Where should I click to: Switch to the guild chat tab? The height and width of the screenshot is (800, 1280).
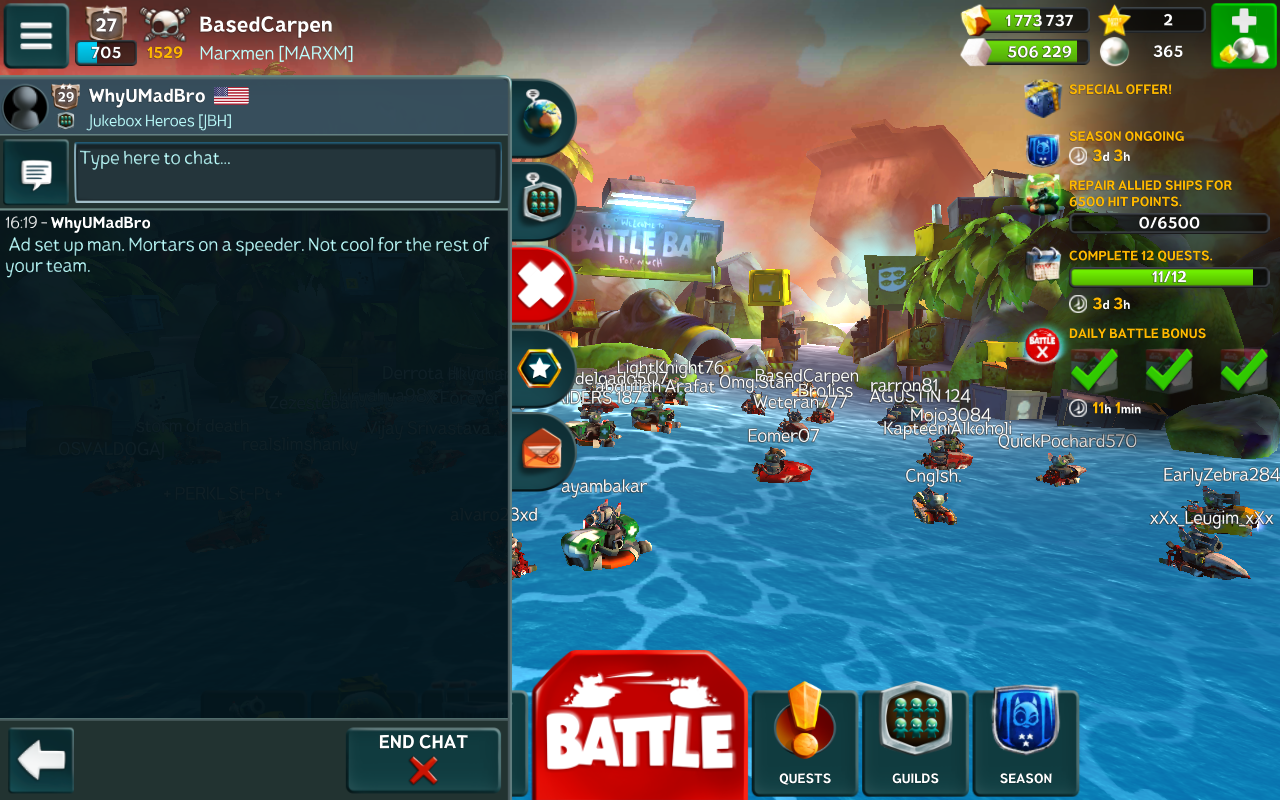pos(541,201)
